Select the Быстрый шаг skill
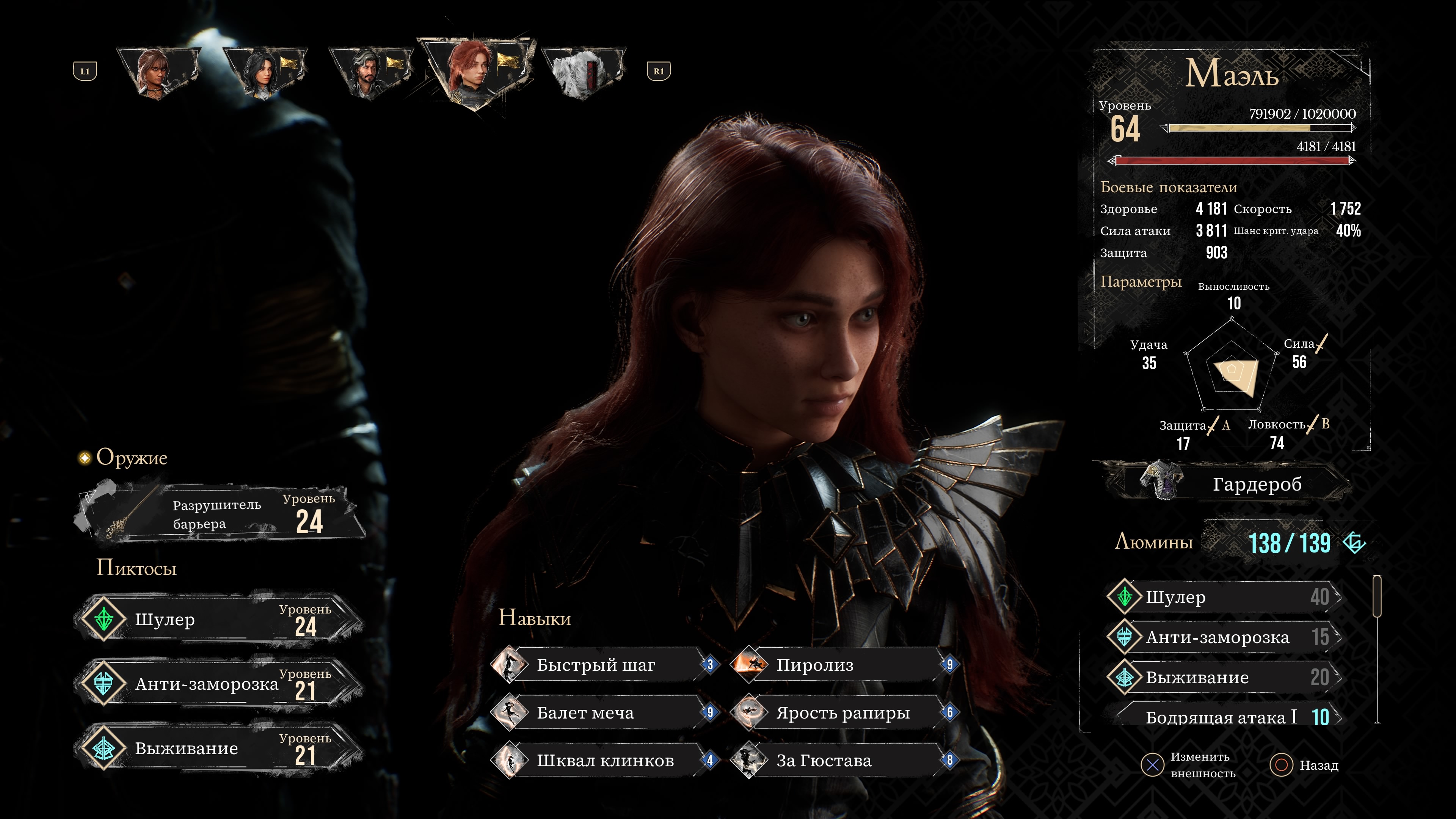Image resolution: width=1456 pixels, height=819 pixels. [x=605, y=665]
